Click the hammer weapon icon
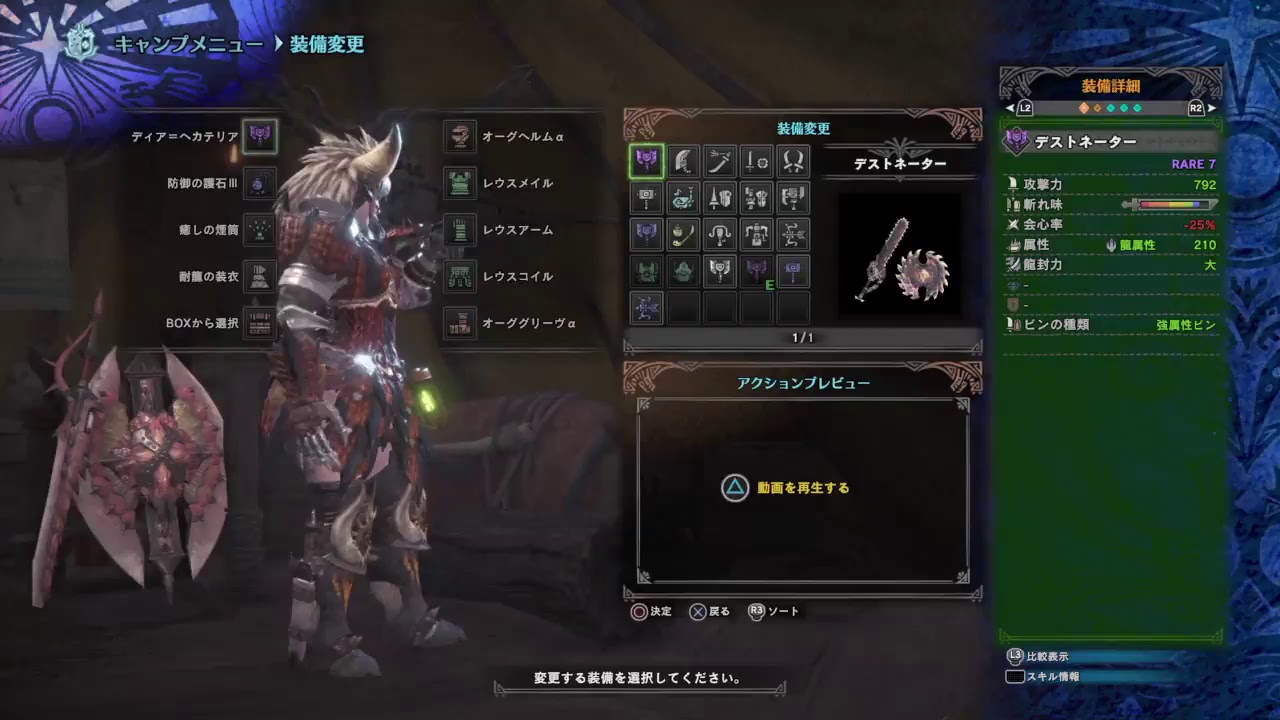The width and height of the screenshot is (1280, 720). click(x=645, y=198)
